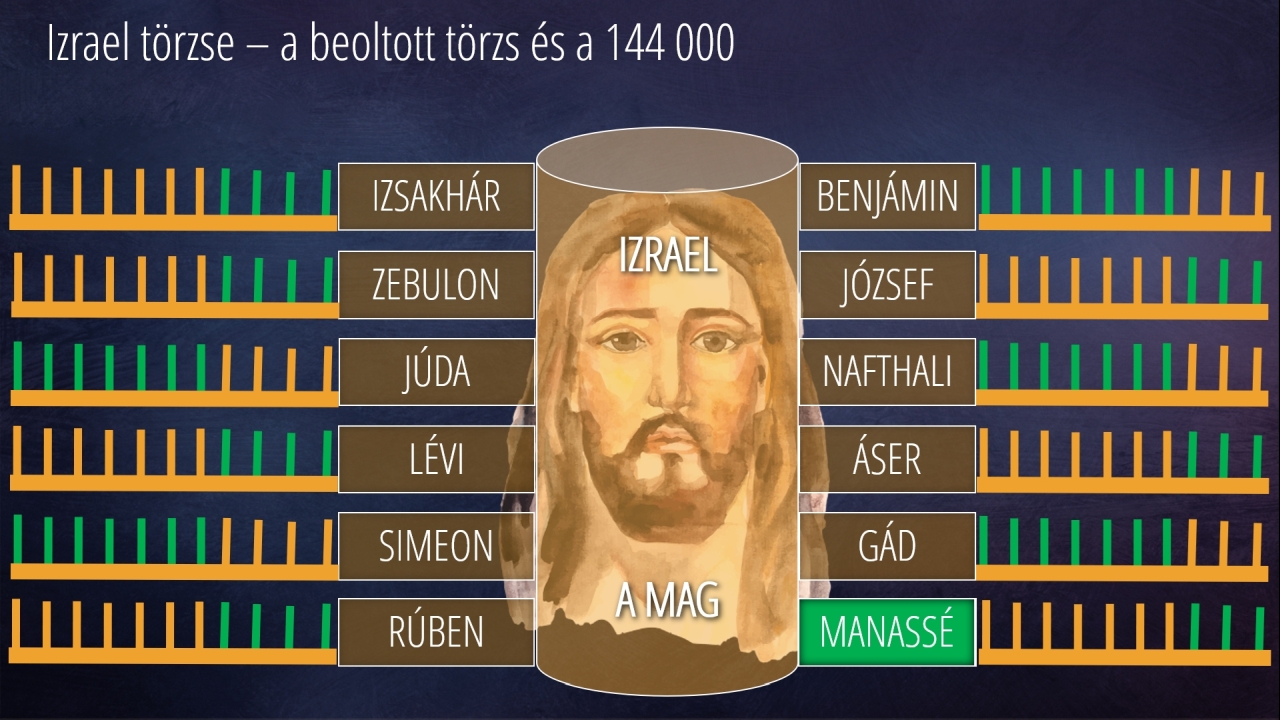Image resolution: width=1280 pixels, height=720 pixels.
Task: Choose the ZEBULON tribe box
Action: 436,285
